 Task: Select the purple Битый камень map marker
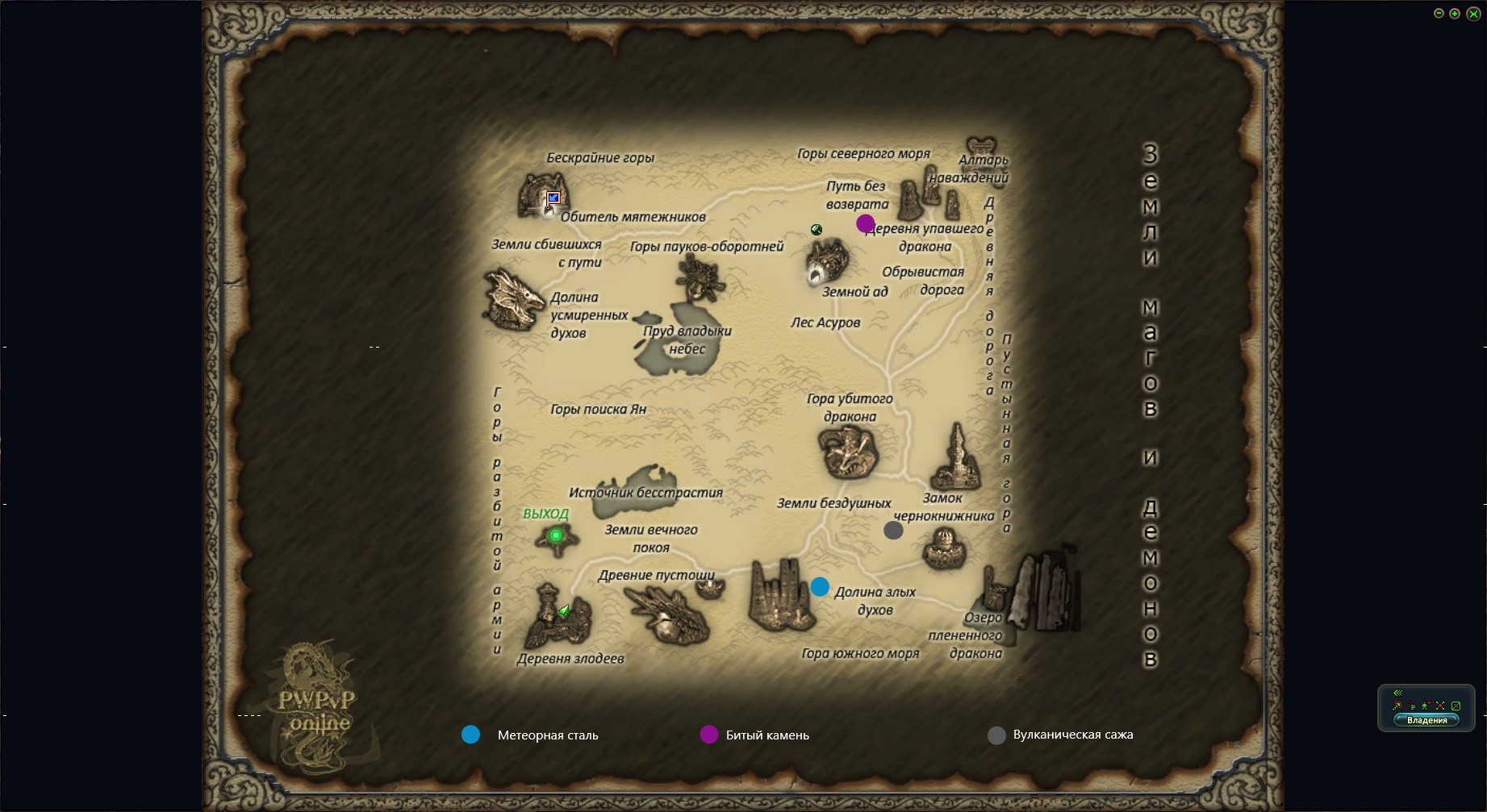coord(866,223)
